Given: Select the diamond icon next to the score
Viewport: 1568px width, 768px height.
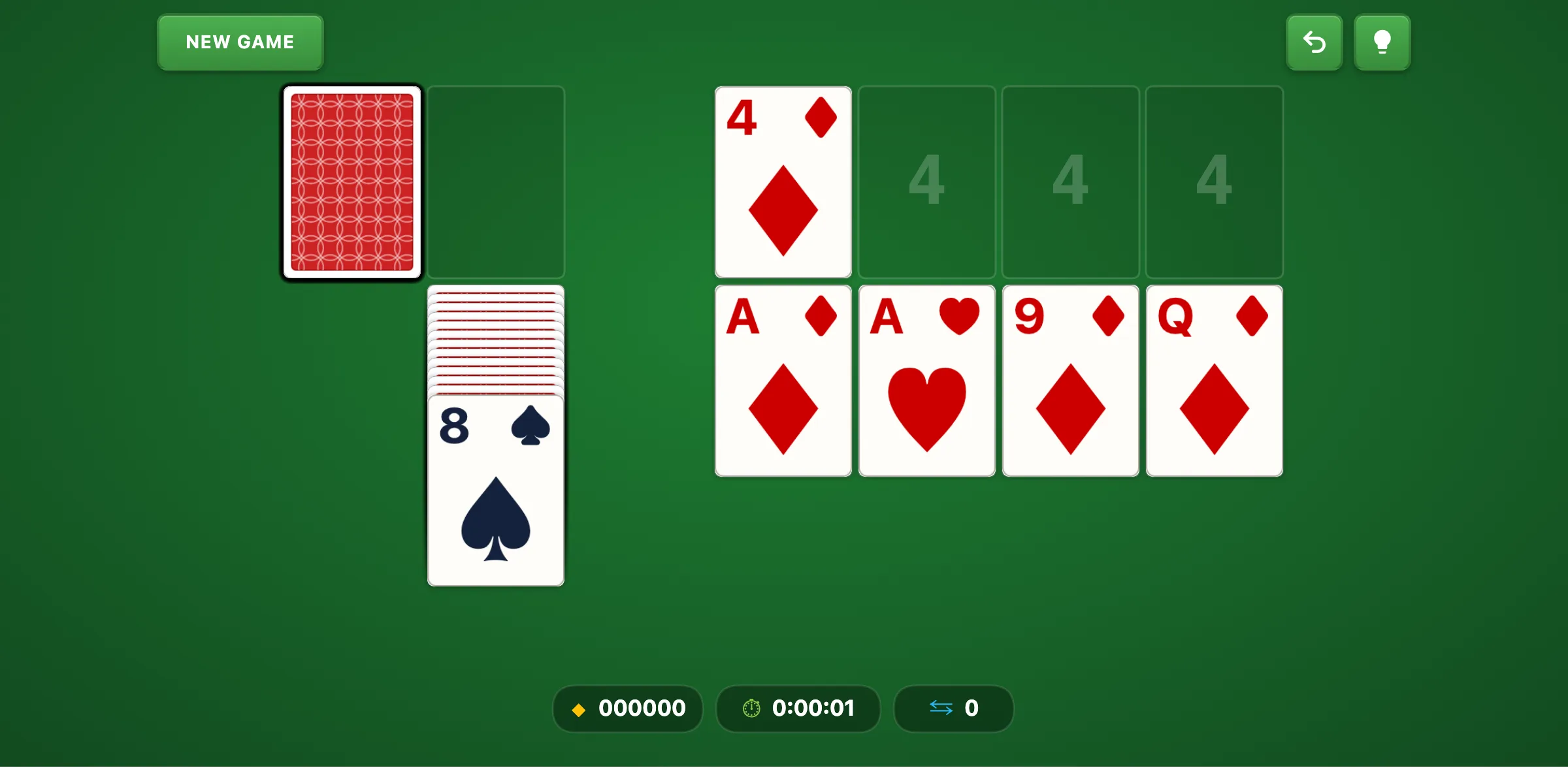Looking at the screenshot, I should 579,709.
